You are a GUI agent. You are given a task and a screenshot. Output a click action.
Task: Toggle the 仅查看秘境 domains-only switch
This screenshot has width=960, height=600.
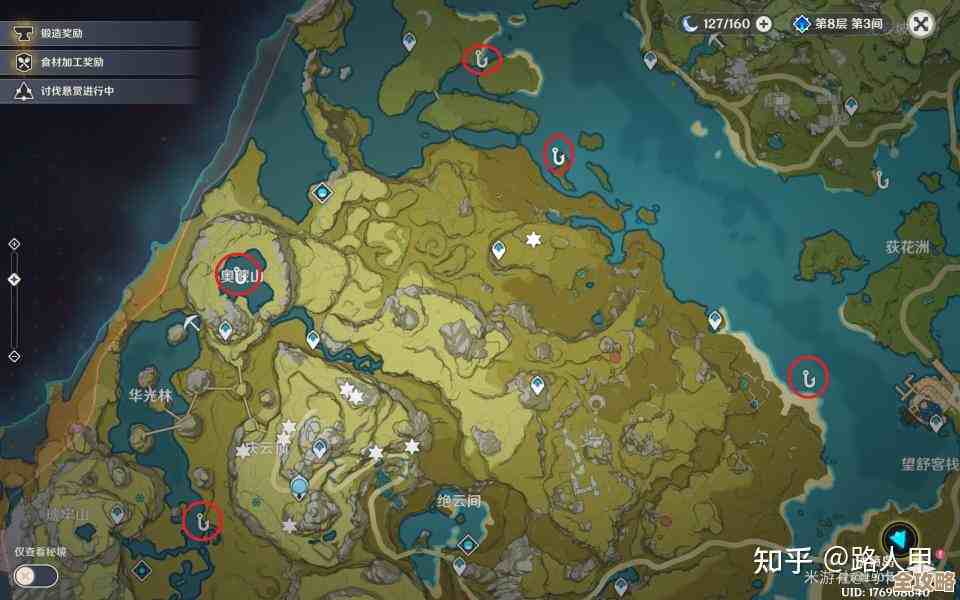(x=35, y=576)
